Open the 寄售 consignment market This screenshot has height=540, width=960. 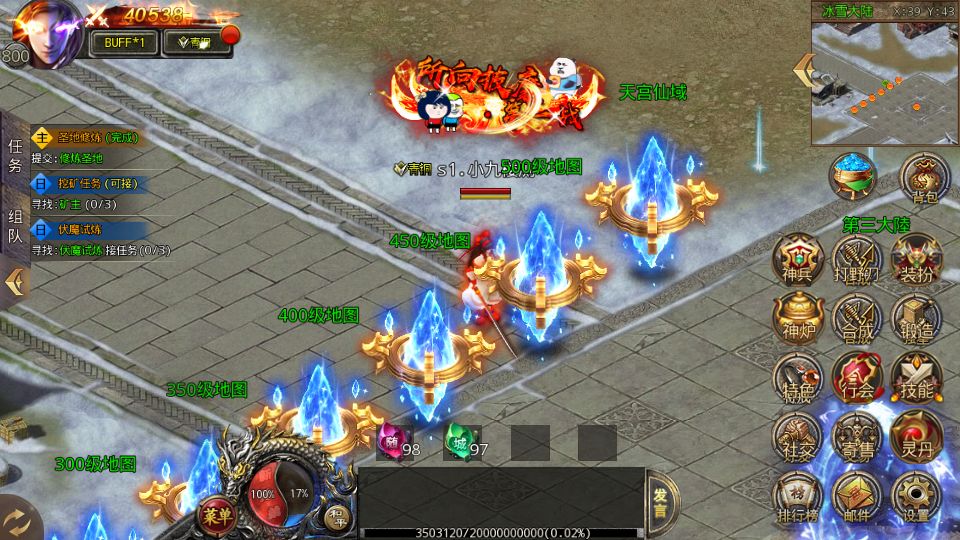856,437
